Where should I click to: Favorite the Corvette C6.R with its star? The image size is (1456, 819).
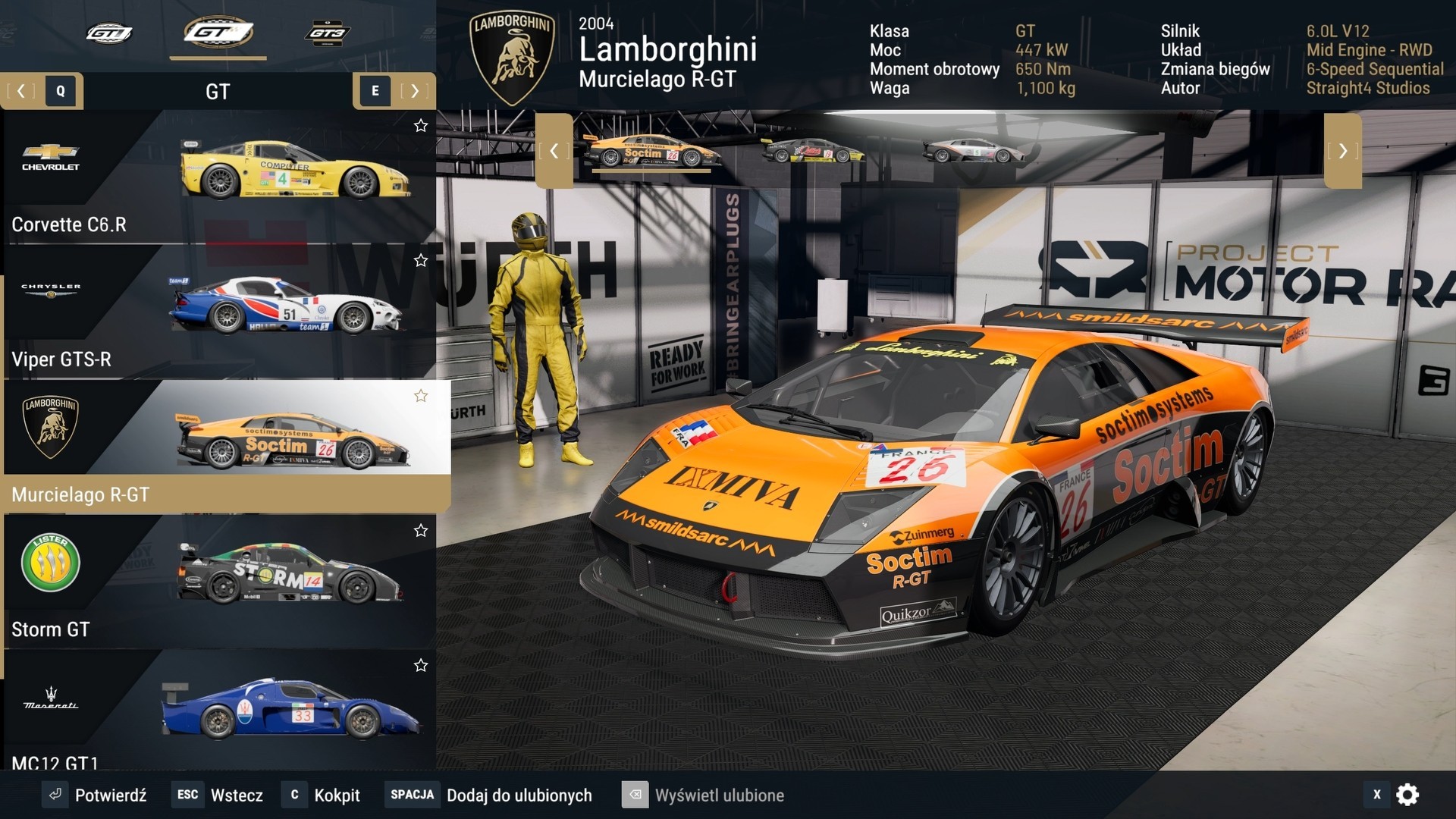421,126
